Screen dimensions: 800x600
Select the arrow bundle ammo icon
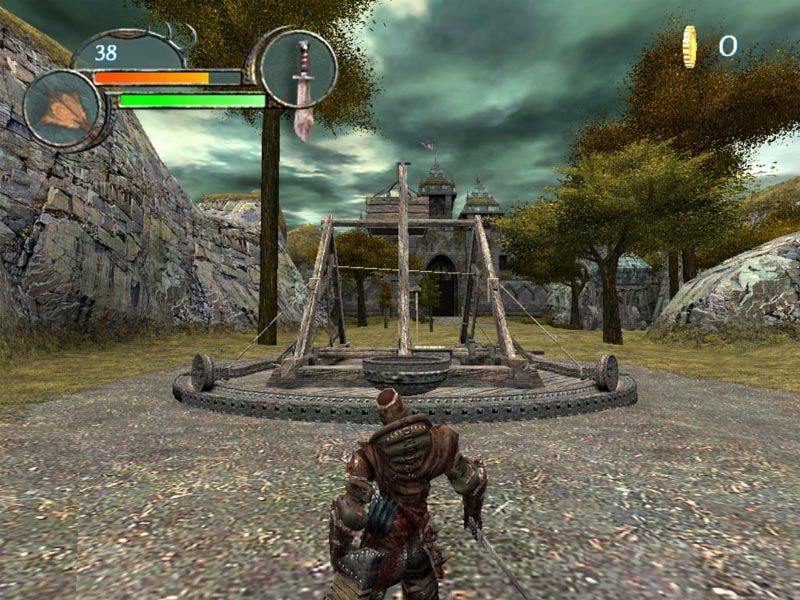65,110
